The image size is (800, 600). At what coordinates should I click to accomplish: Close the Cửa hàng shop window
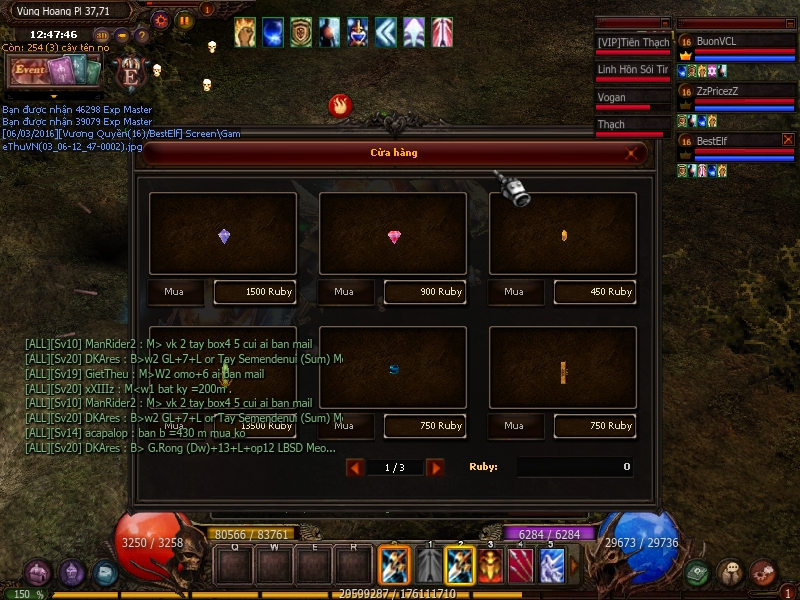632,153
